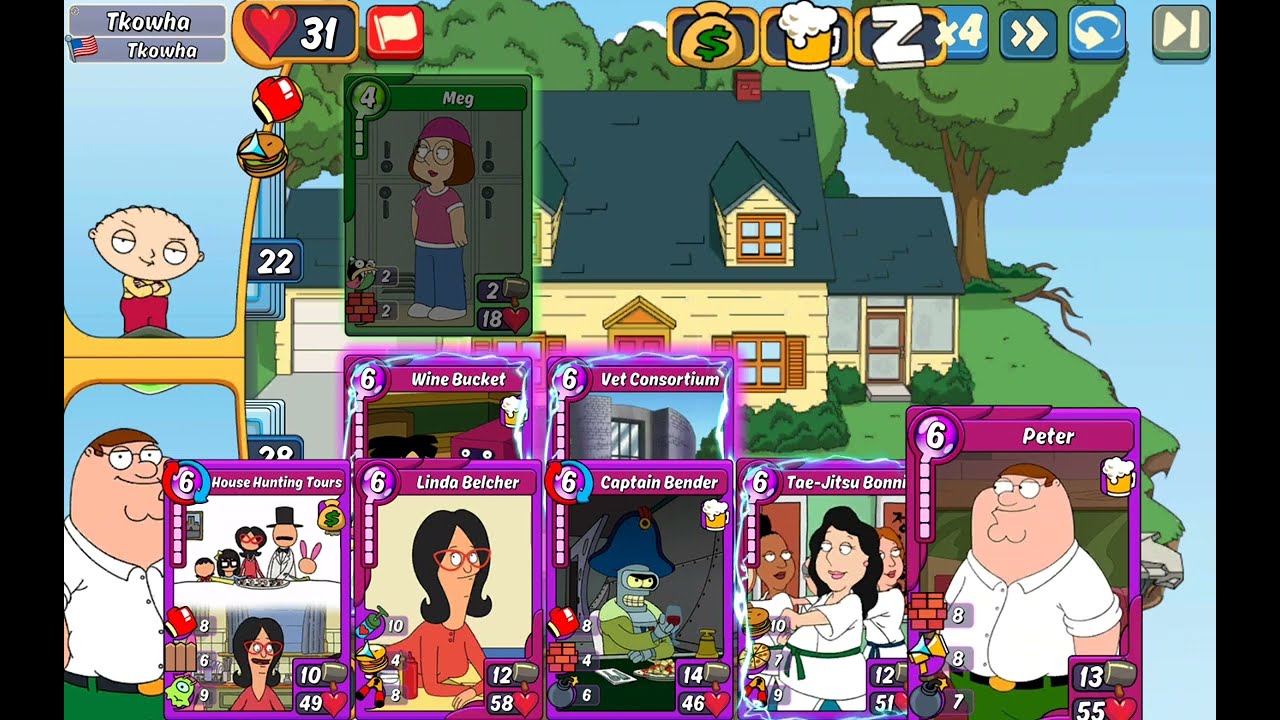Toggle the x4 speed button
The height and width of the screenshot is (720, 1280).
click(961, 33)
